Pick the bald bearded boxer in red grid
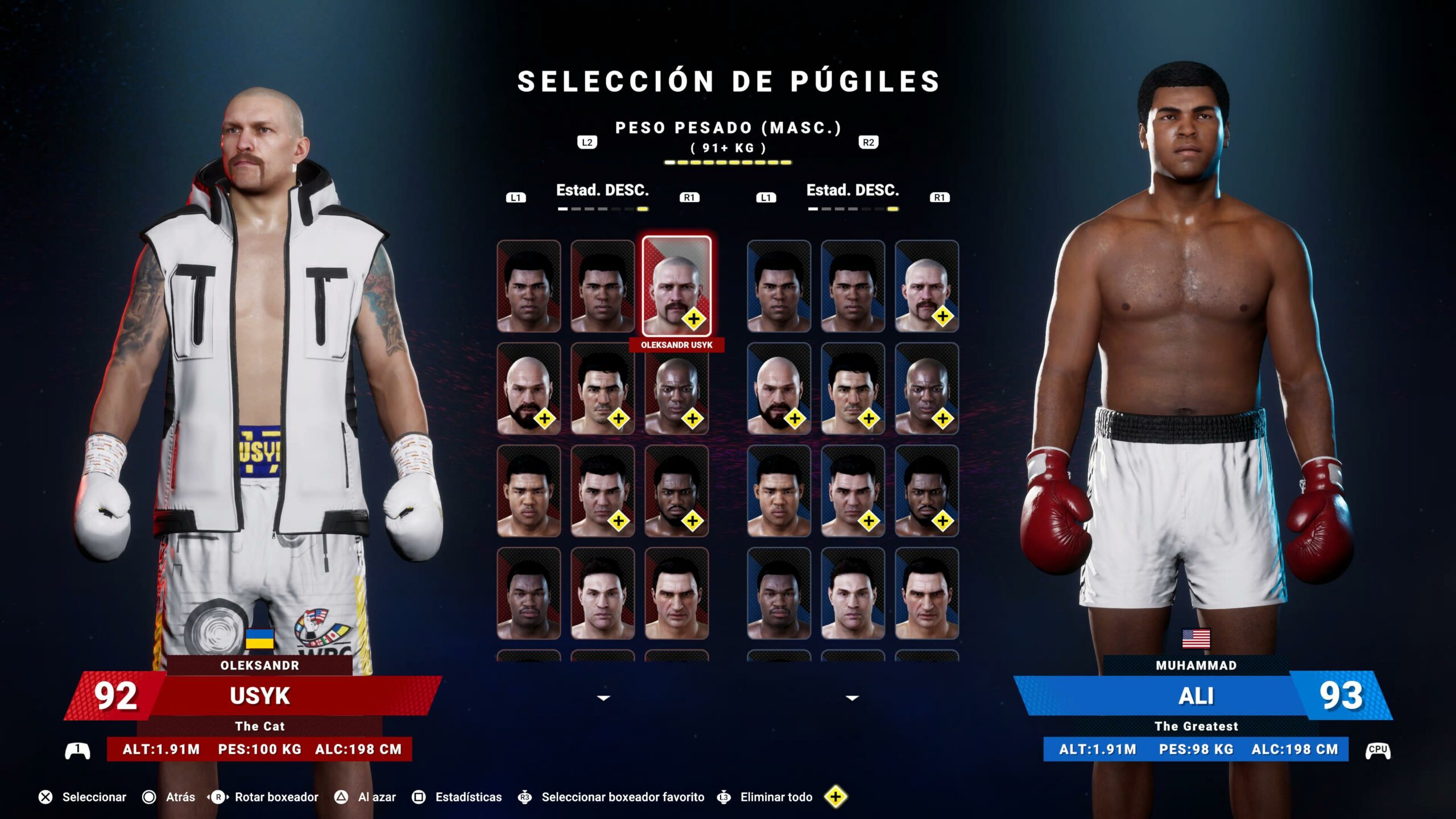 [528, 388]
